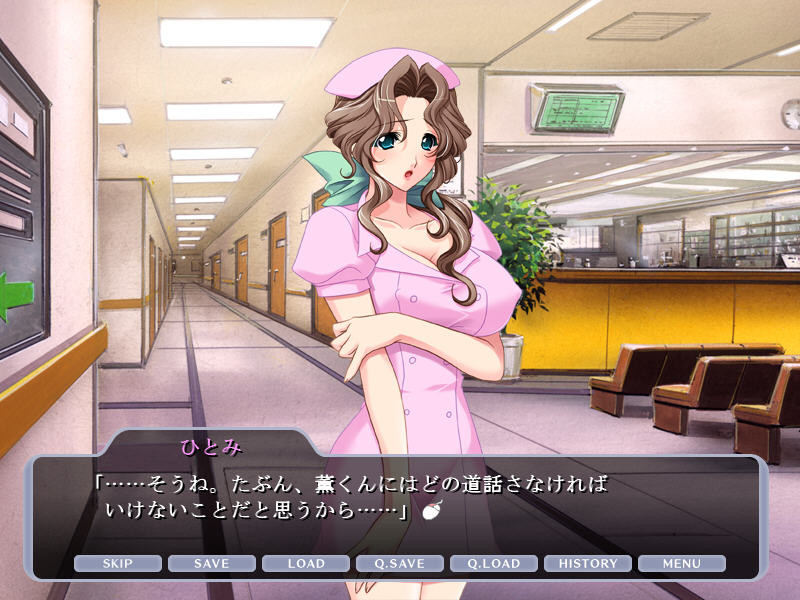Image resolution: width=800 pixels, height=600 pixels.
Task: Click the SKIP button
Action: 117,563
